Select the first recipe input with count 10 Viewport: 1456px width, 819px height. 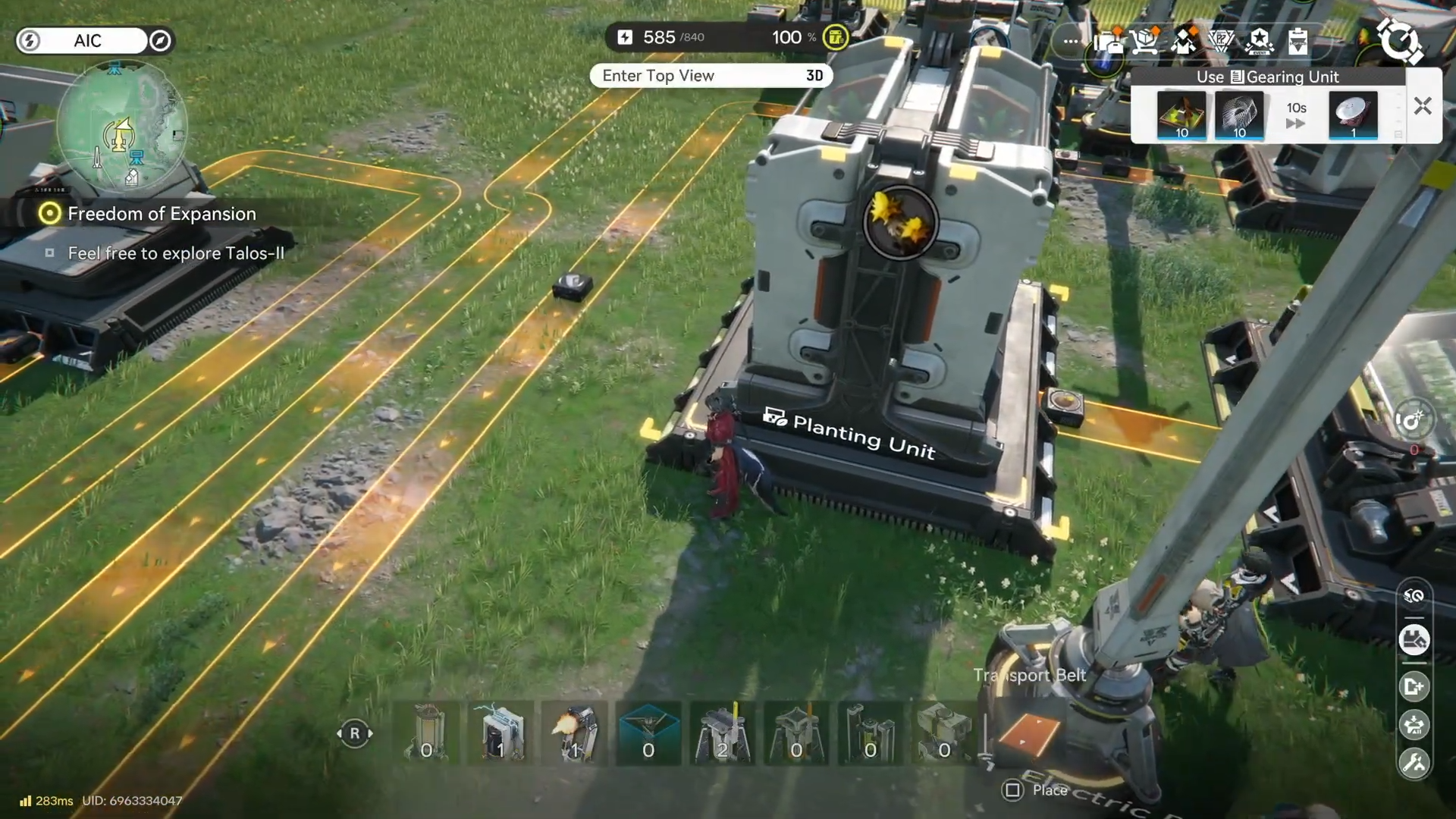1181,116
